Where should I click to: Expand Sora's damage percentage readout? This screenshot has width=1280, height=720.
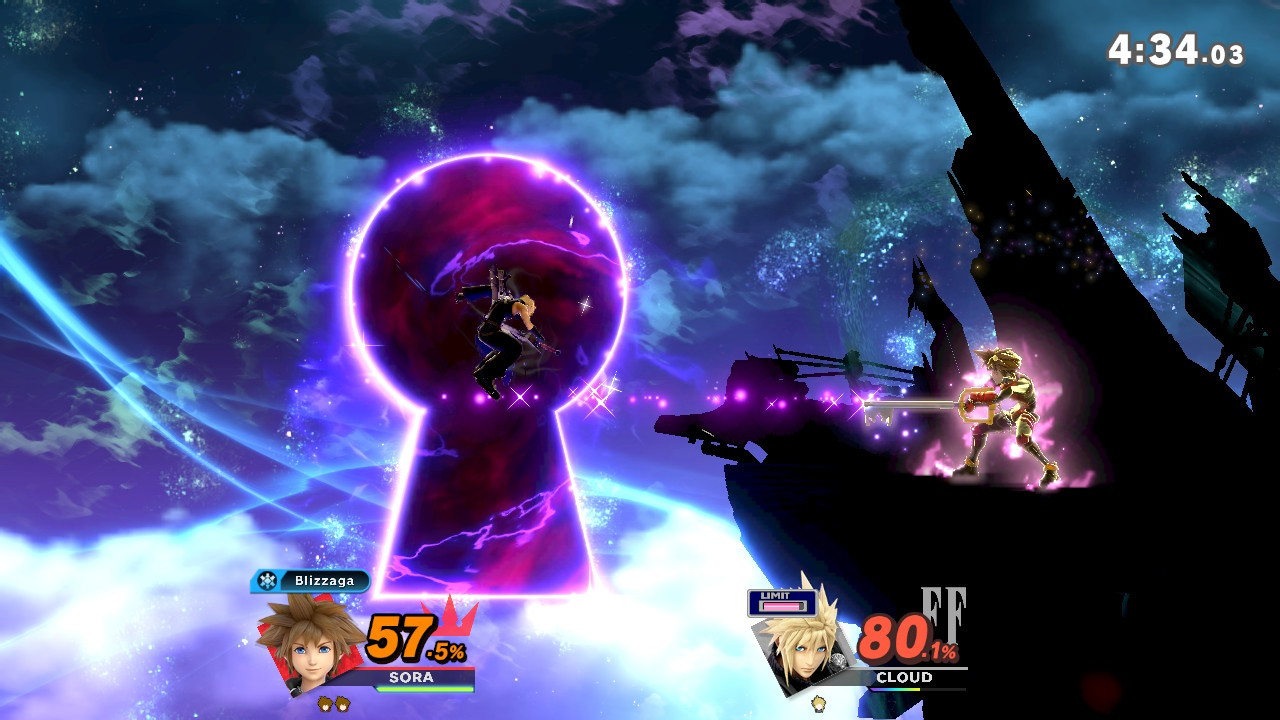tap(413, 638)
